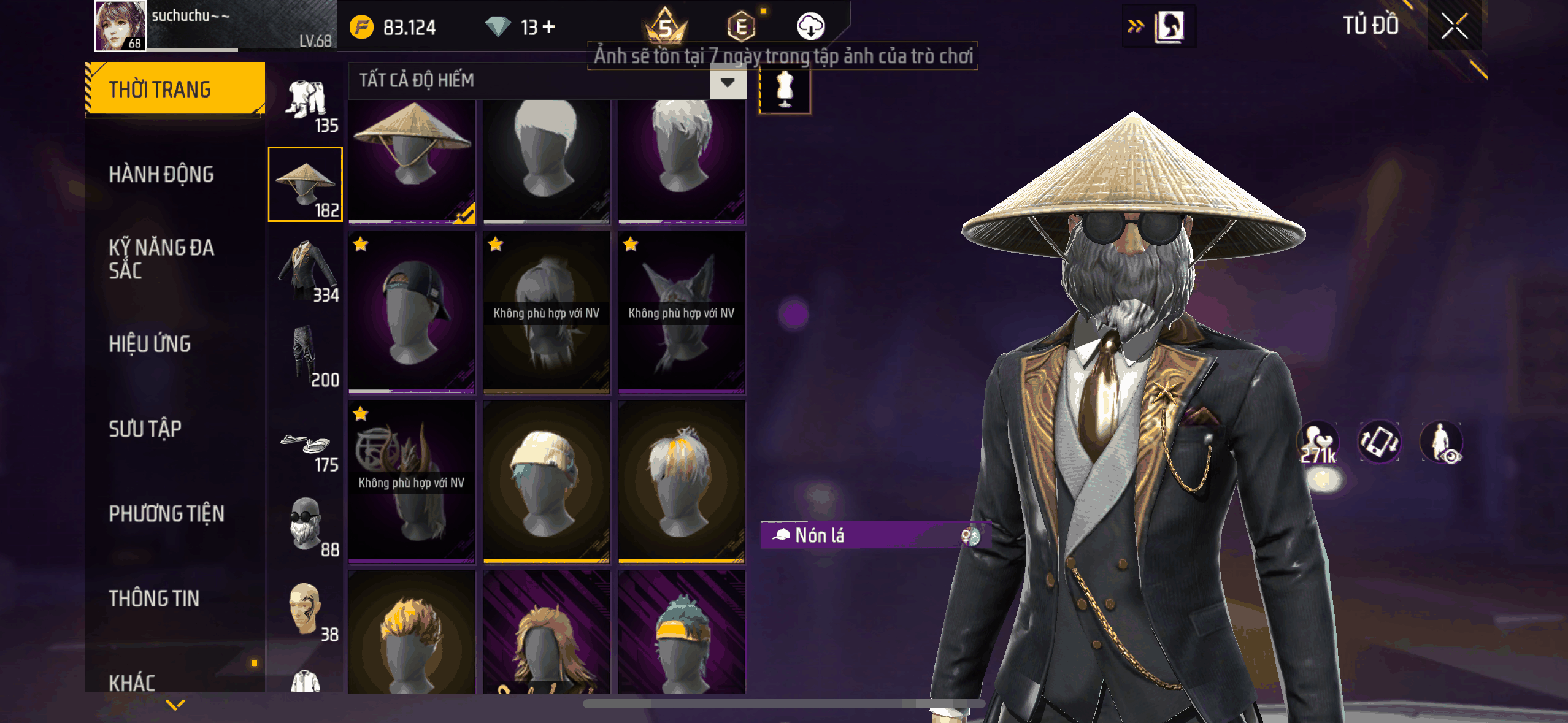Show the THÔNG TIN section
1568x723 pixels.
click(154, 599)
